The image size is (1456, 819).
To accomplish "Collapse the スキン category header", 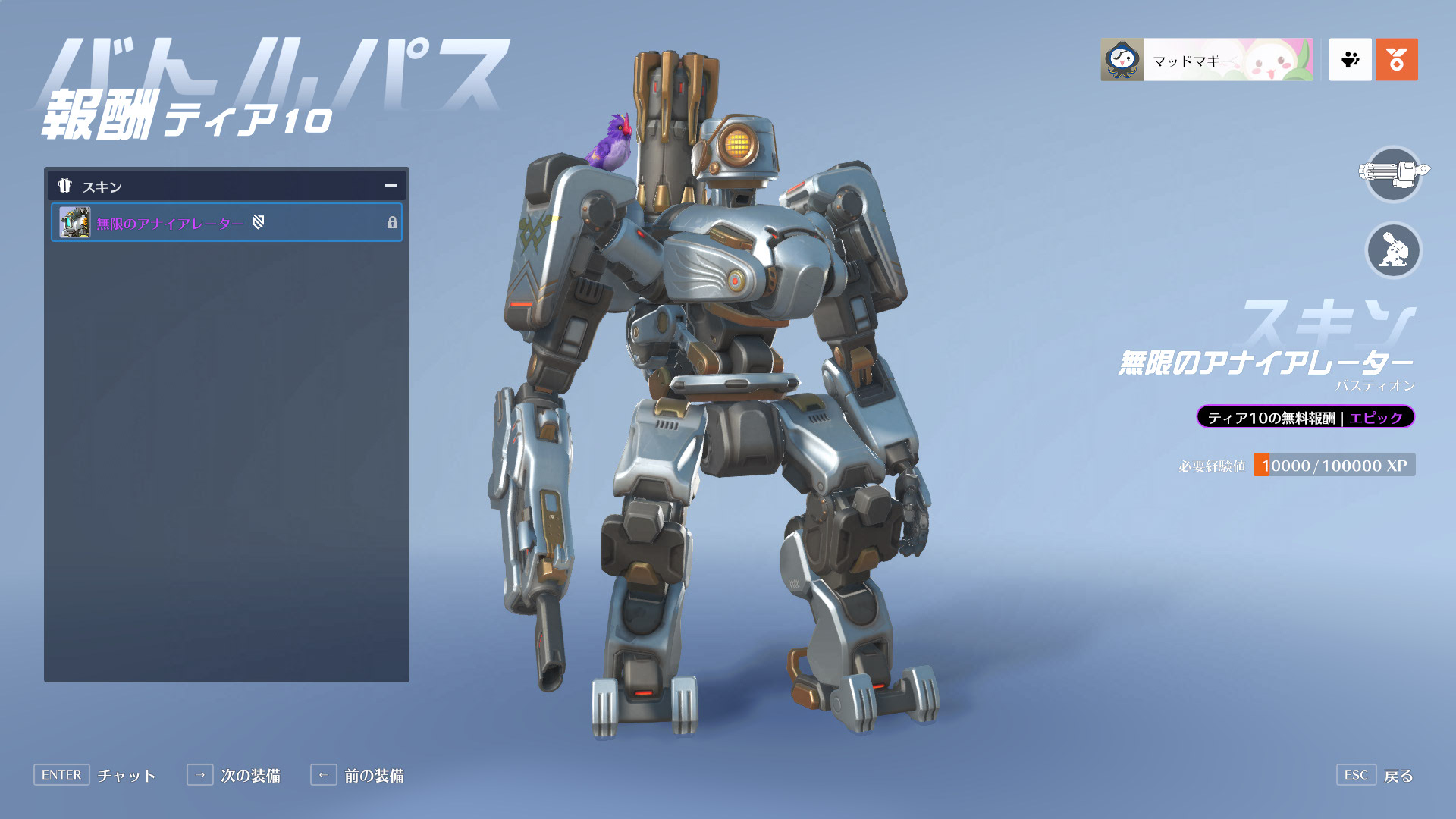I will tap(391, 186).
